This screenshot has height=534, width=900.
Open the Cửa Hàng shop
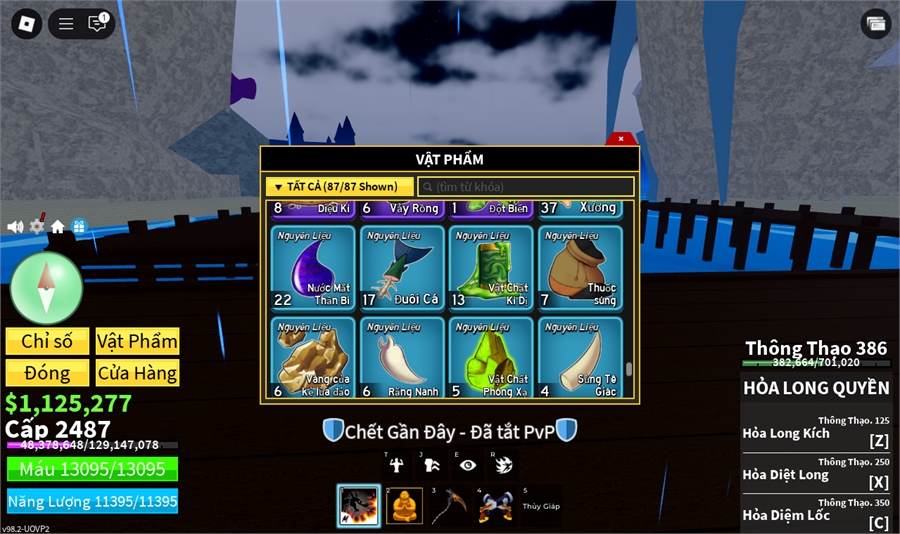pos(137,373)
